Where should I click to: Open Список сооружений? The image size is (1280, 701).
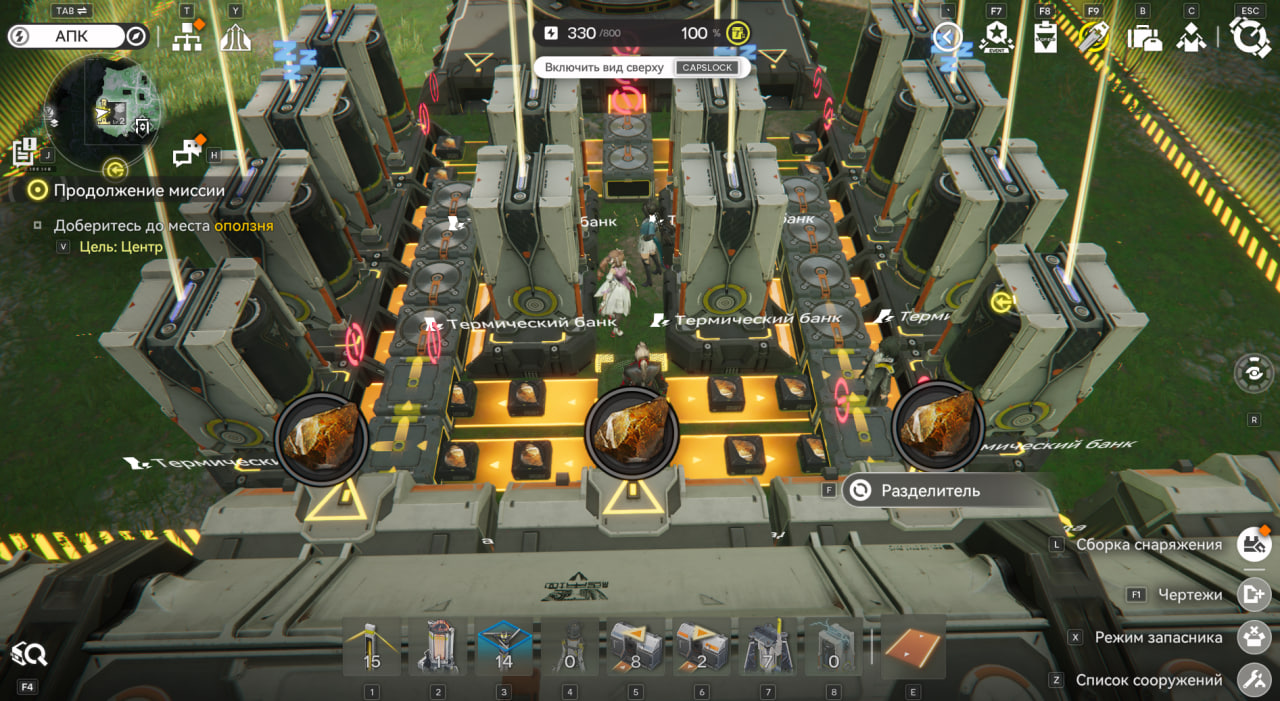click(1254, 680)
